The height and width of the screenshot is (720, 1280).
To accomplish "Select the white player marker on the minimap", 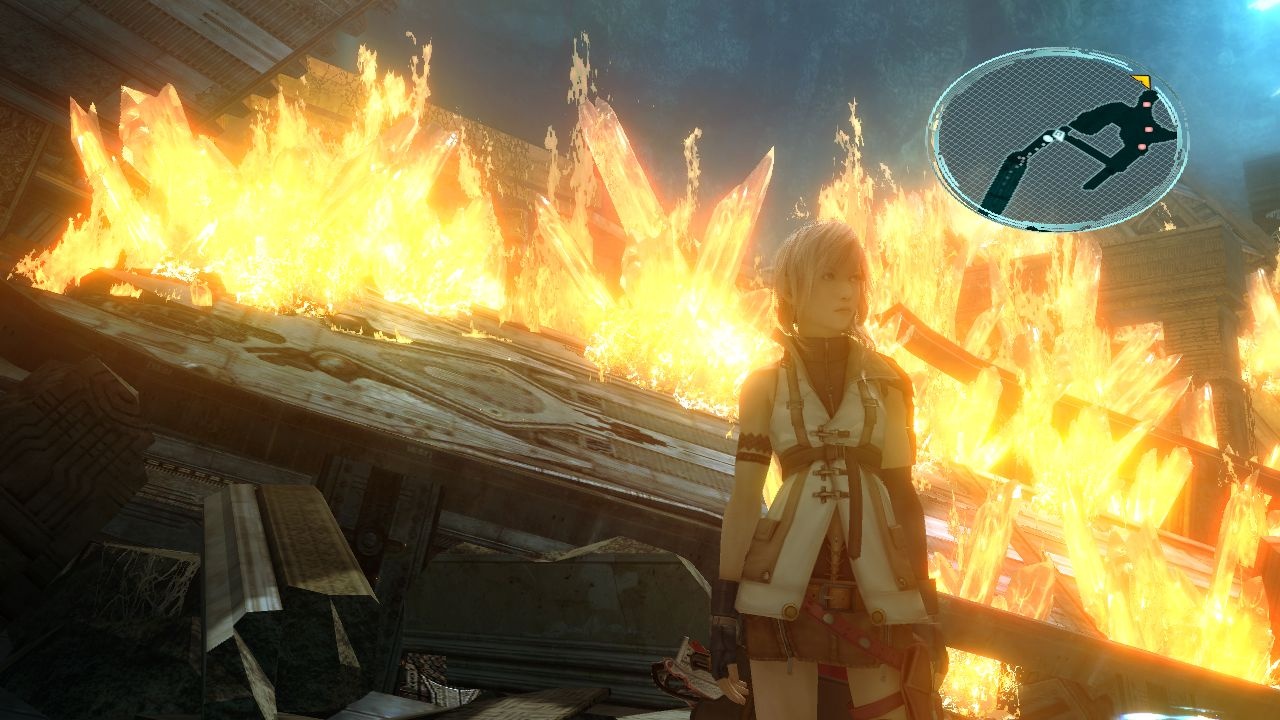I will [1049, 137].
